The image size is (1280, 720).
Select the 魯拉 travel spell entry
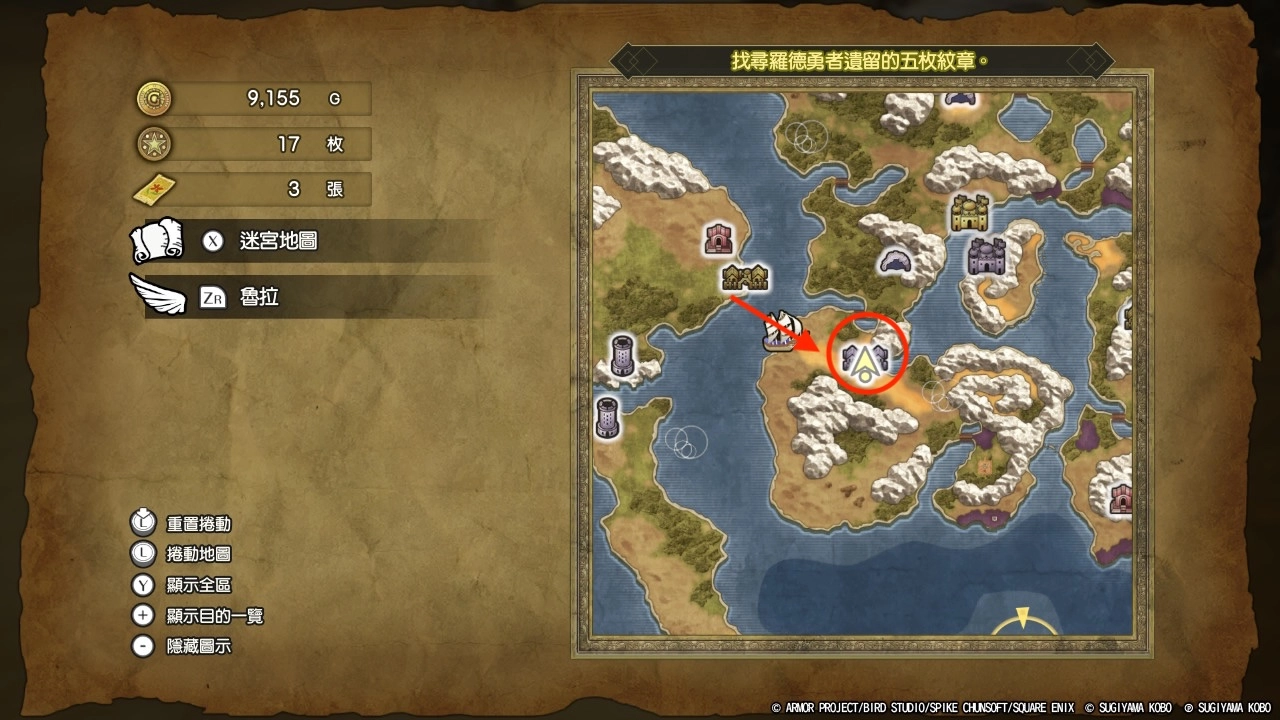click(258, 297)
